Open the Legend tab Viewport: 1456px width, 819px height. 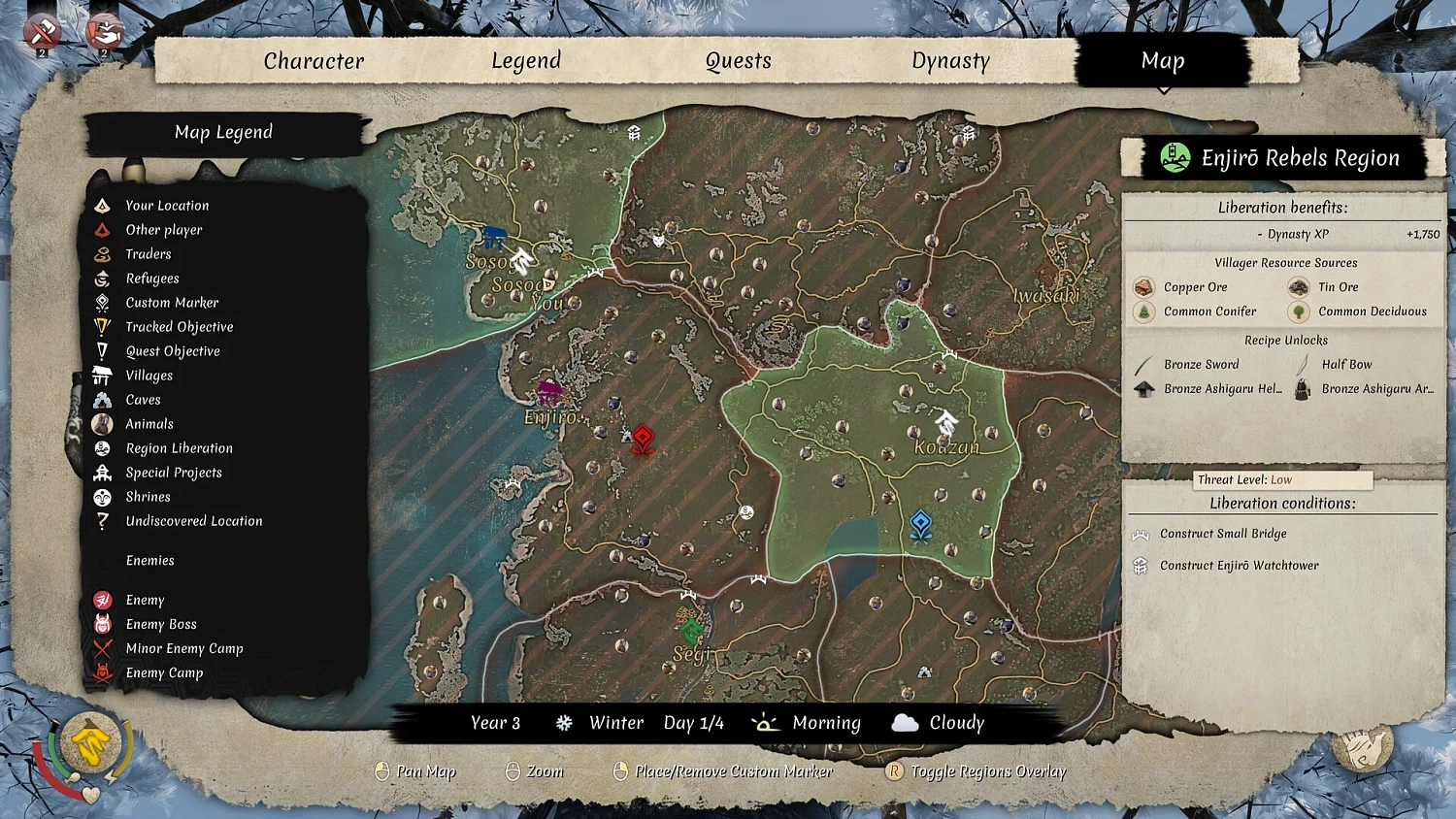click(526, 61)
